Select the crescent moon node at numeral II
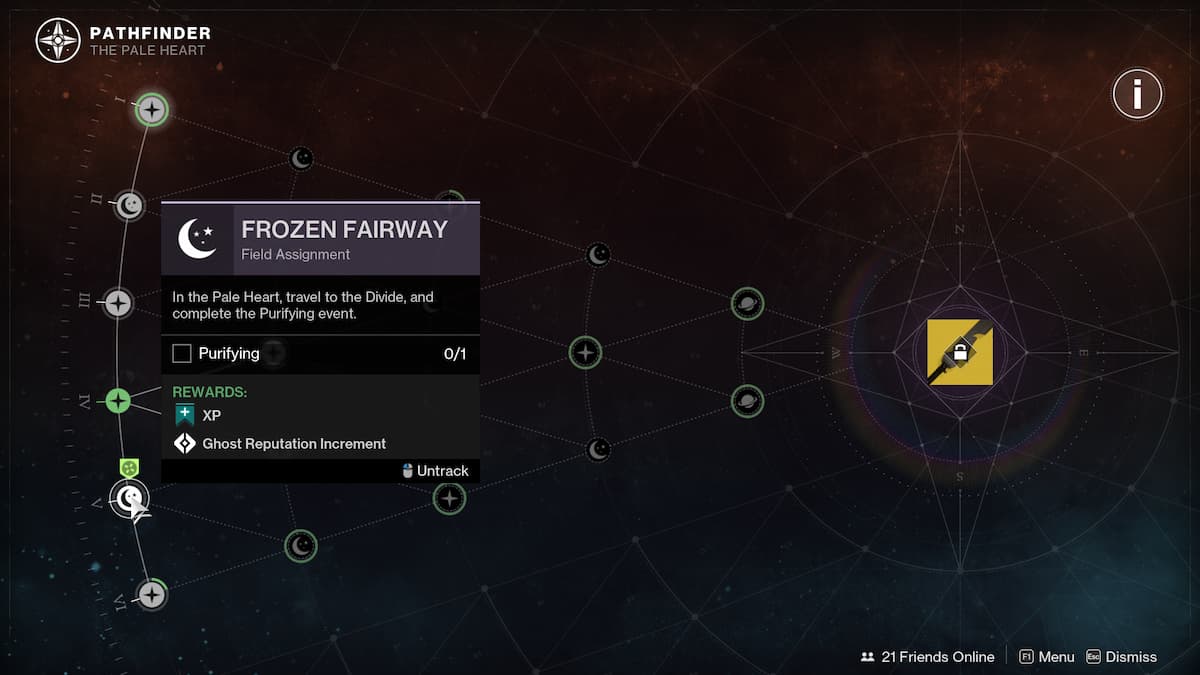Image resolution: width=1200 pixels, height=675 pixels. point(130,206)
